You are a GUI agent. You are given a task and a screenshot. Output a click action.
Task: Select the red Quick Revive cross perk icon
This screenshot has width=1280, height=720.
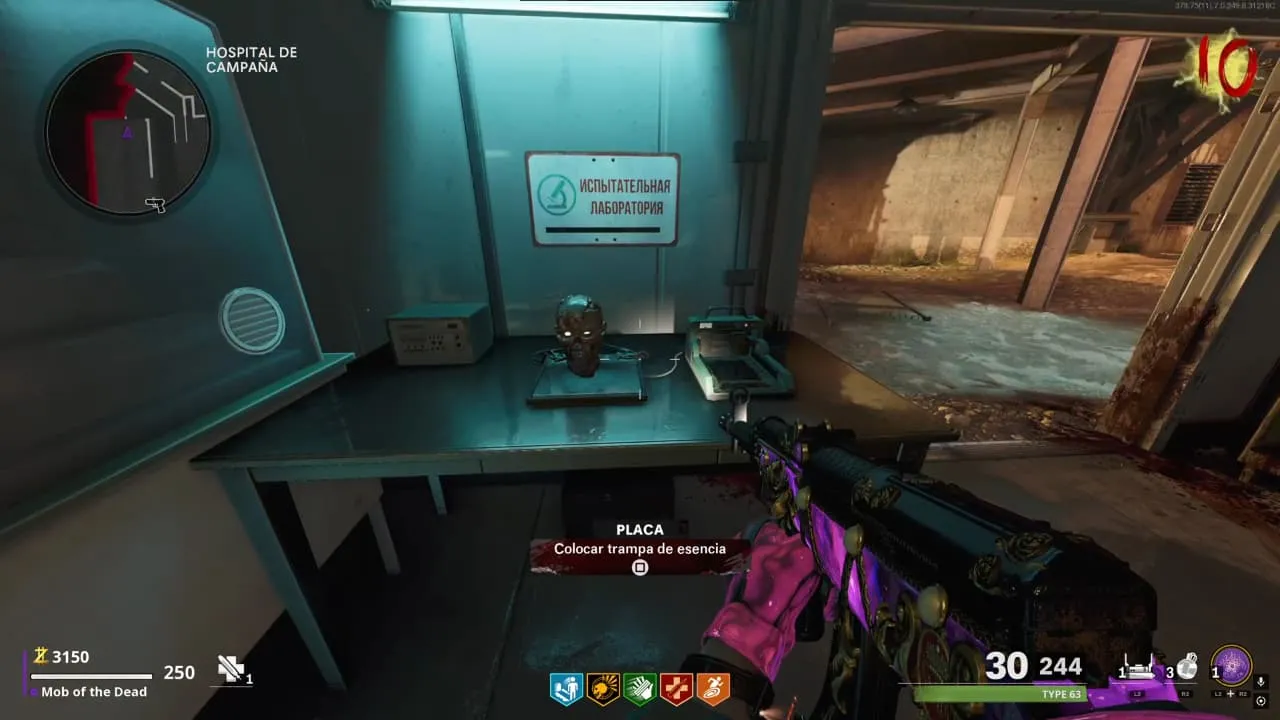[x=676, y=688]
